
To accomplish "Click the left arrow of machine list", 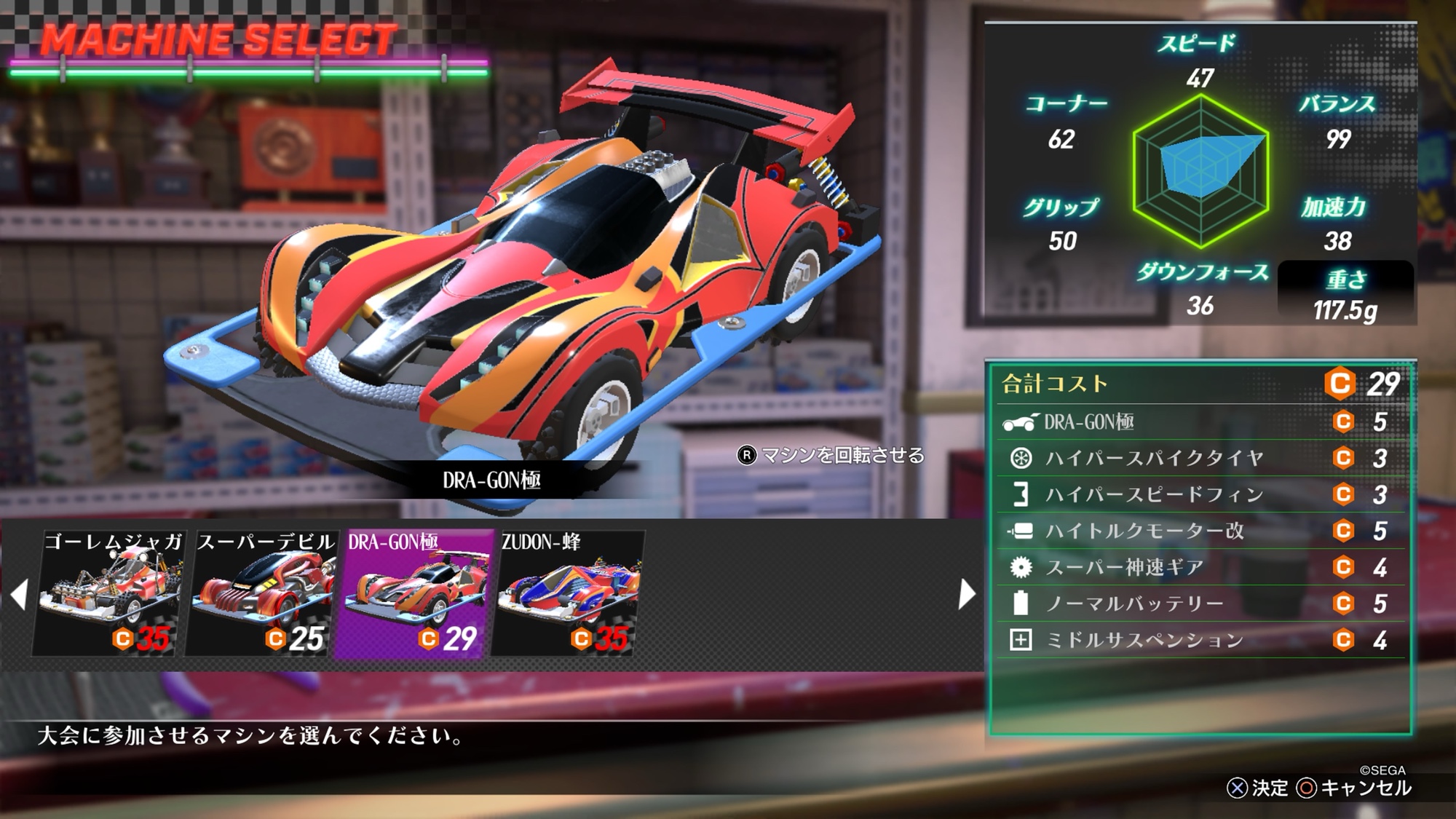I will click(x=20, y=595).
